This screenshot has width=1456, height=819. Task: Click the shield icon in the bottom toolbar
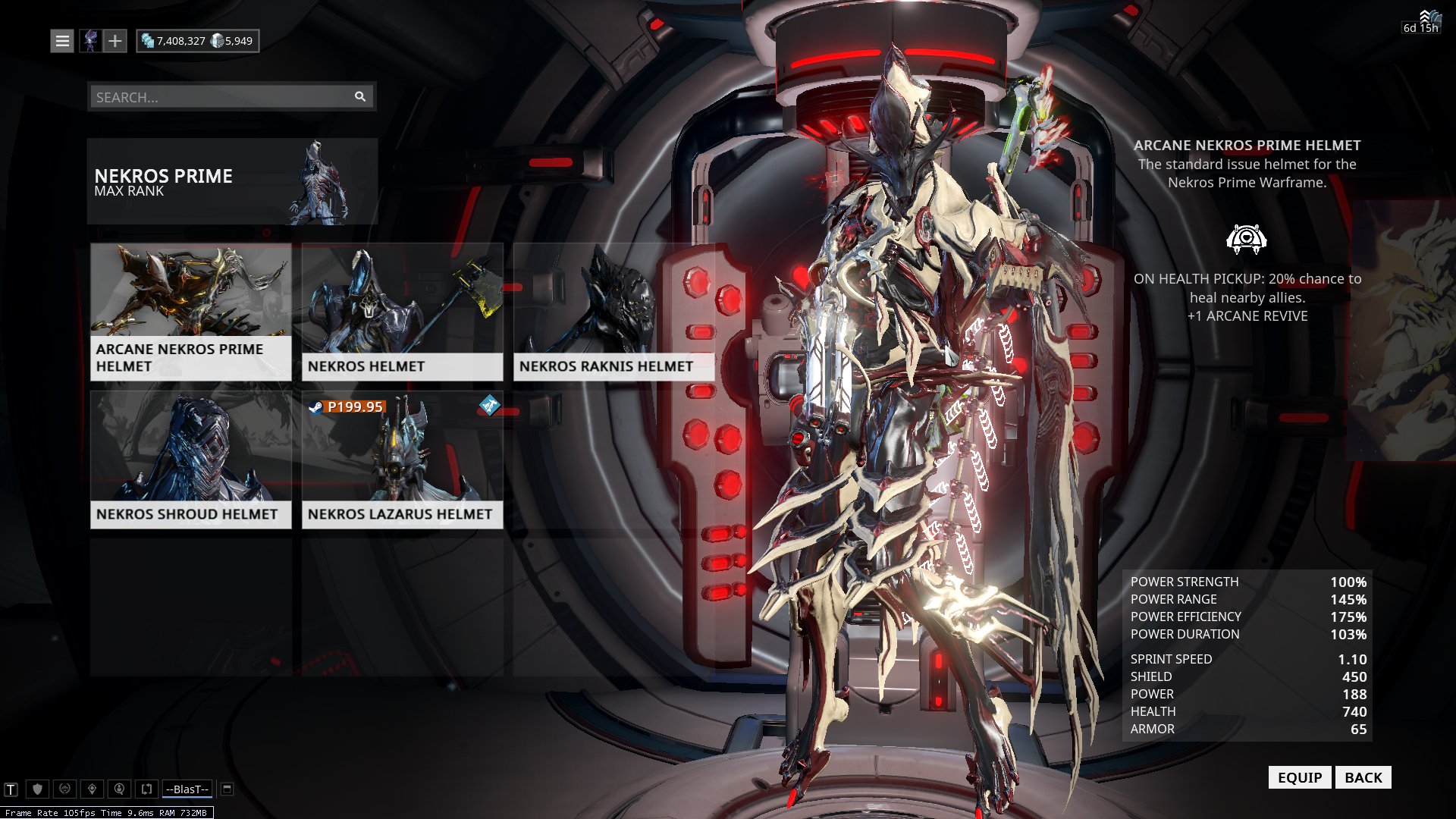point(38,788)
